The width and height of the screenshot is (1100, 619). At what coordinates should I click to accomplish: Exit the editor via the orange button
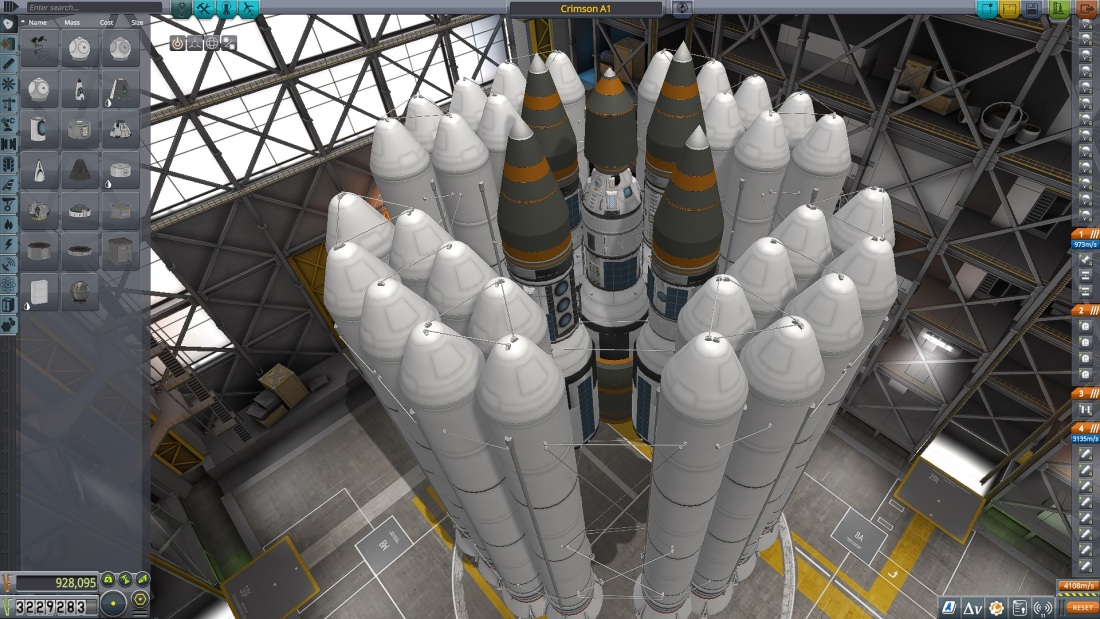click(1087, 9)
